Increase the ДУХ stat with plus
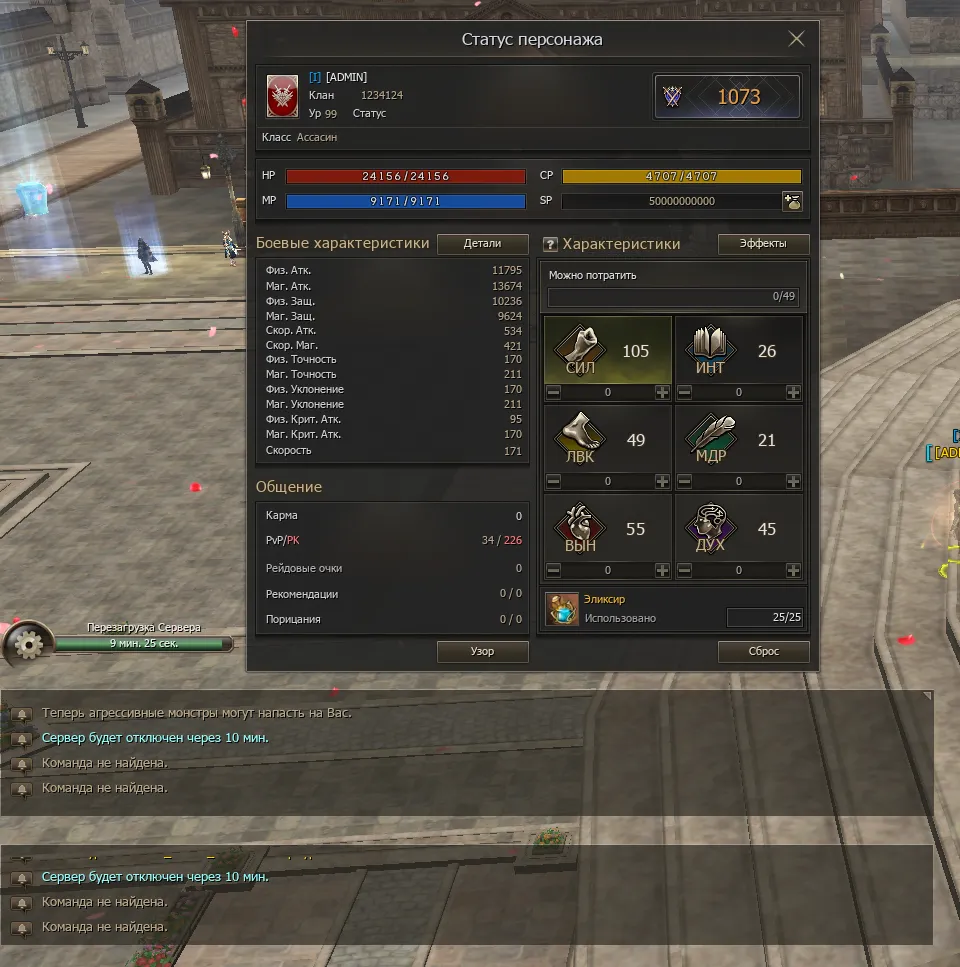 [x=793, y=571]
